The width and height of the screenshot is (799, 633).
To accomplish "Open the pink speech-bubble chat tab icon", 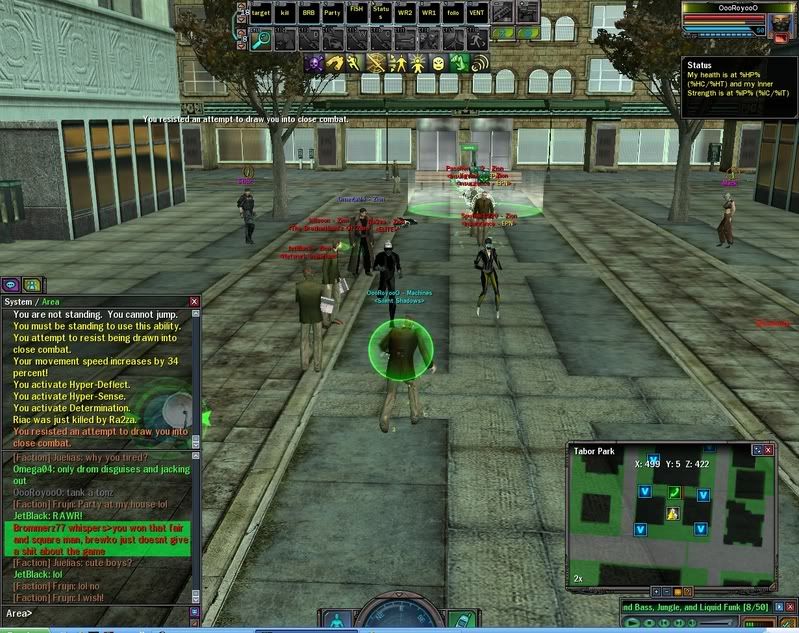I will coord(12,284).
